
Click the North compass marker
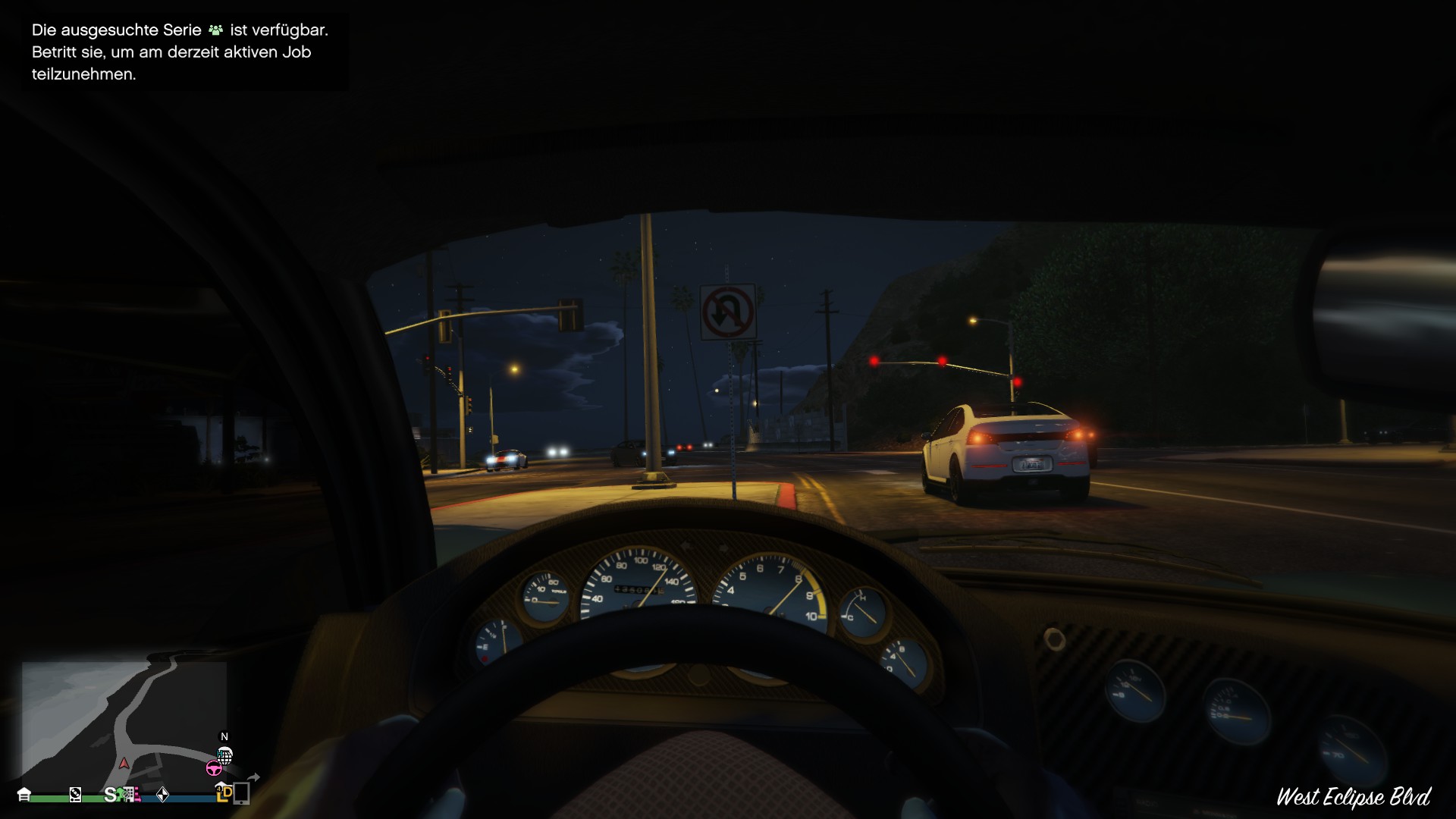tap(224, 736)
